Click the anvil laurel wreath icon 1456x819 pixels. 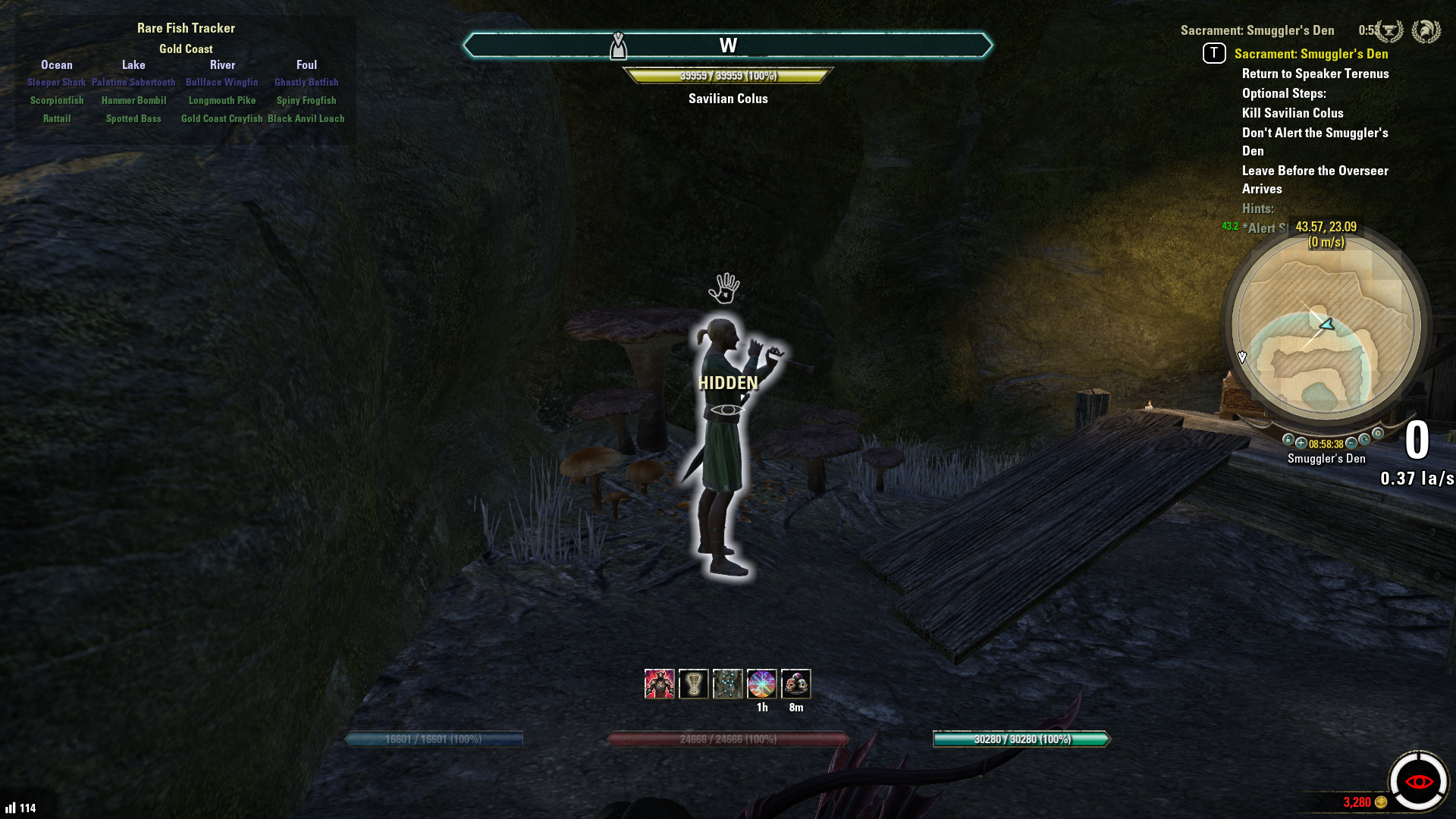(x=1389, y=31)
